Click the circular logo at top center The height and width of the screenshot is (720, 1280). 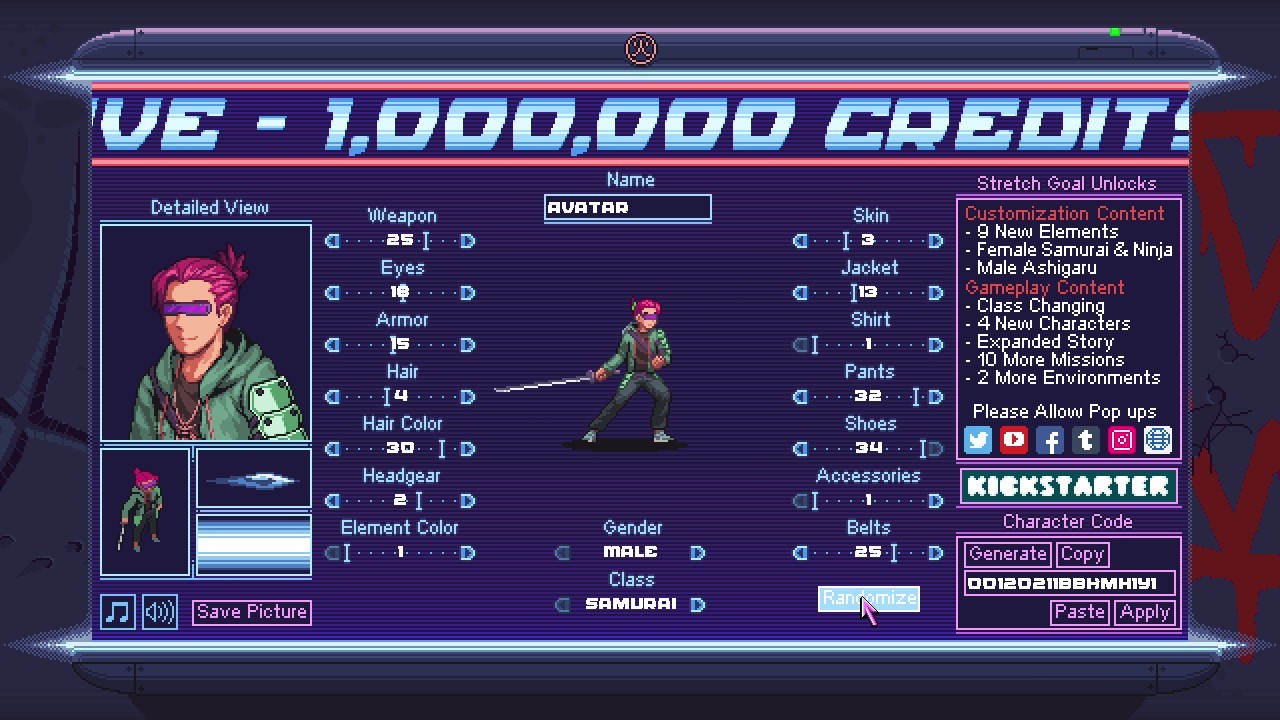click(640, 49)
